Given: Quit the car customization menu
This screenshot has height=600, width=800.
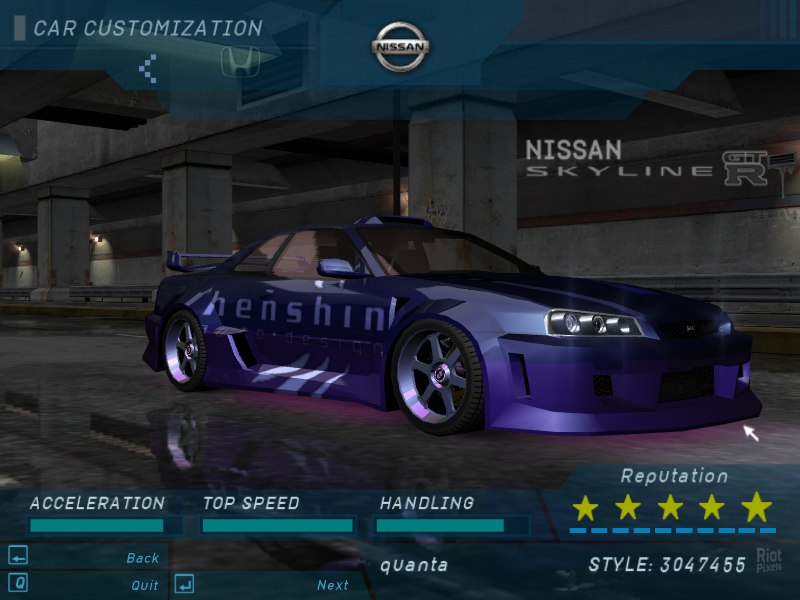Looking at the screenshot, I should (x=144, y=585).
